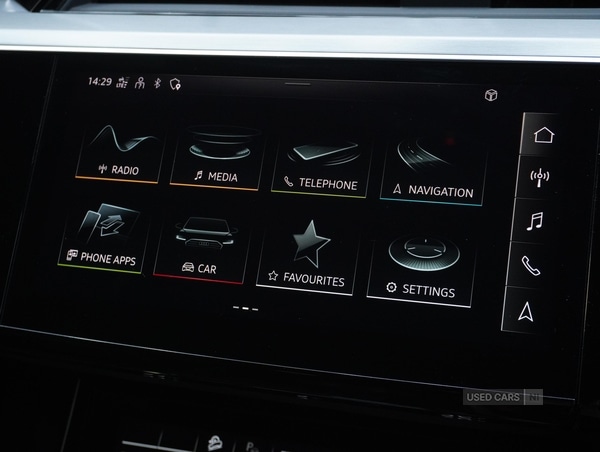The image size is (600, 452).
Task: Open the Radio tile
Action: pyautogui.click(x=119, y=153)
